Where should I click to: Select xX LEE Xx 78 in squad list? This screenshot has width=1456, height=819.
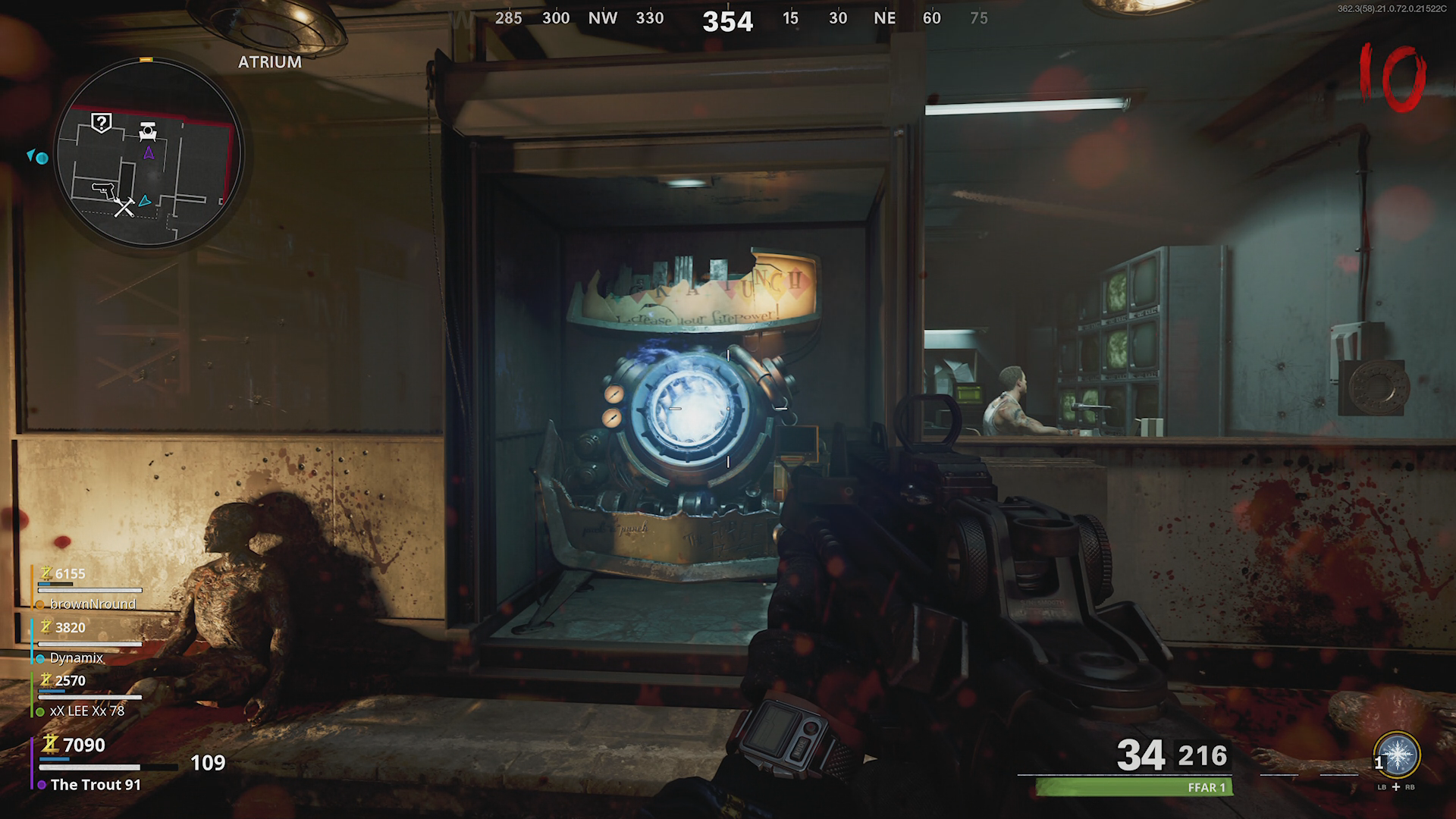click(86, 711)
